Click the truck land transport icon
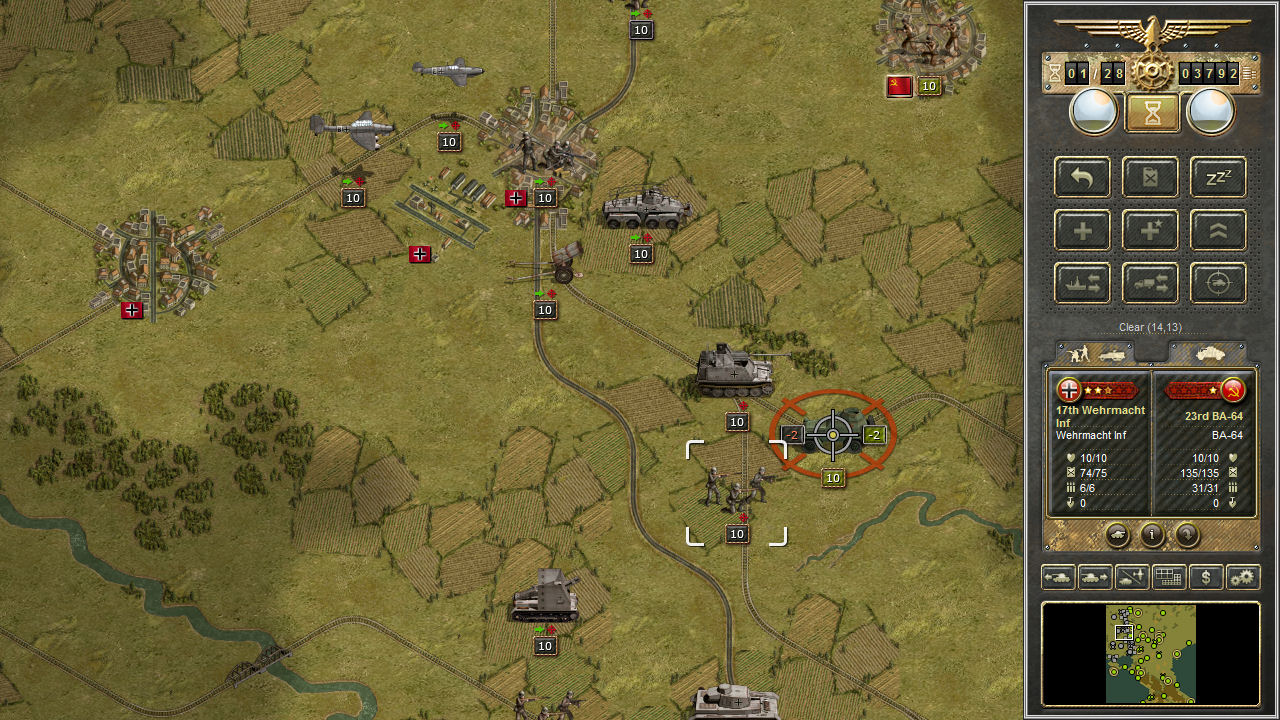The image size is (1280, 720). tap(1149, 283)
